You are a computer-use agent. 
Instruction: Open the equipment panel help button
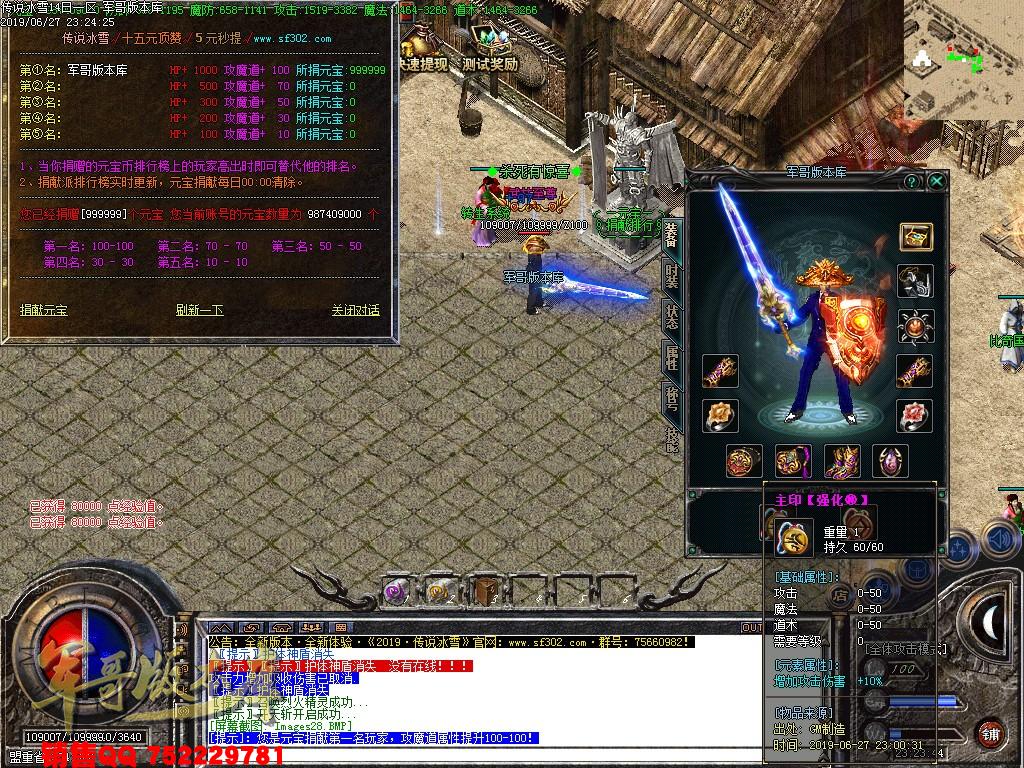click(912, 181)
